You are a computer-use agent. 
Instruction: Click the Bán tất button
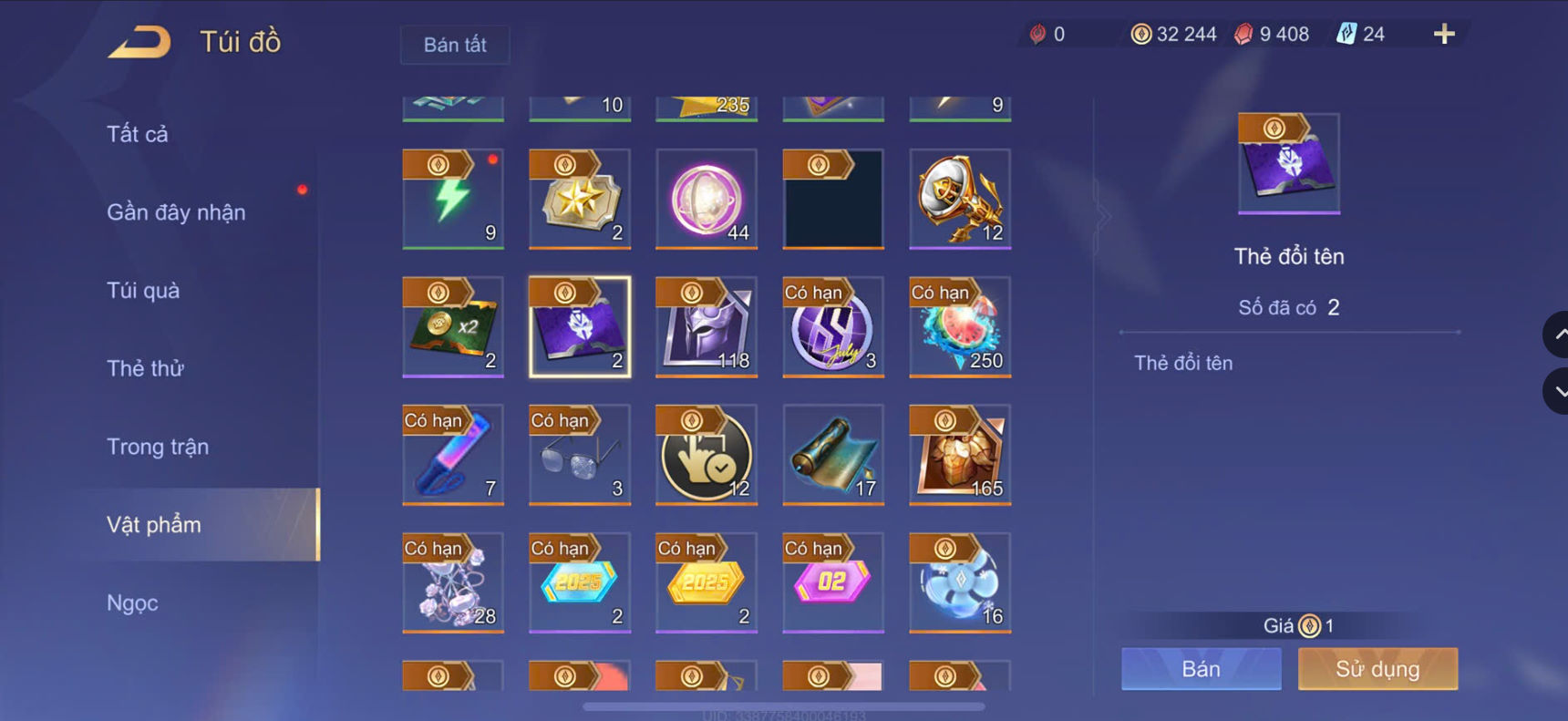tap(455, 45)
